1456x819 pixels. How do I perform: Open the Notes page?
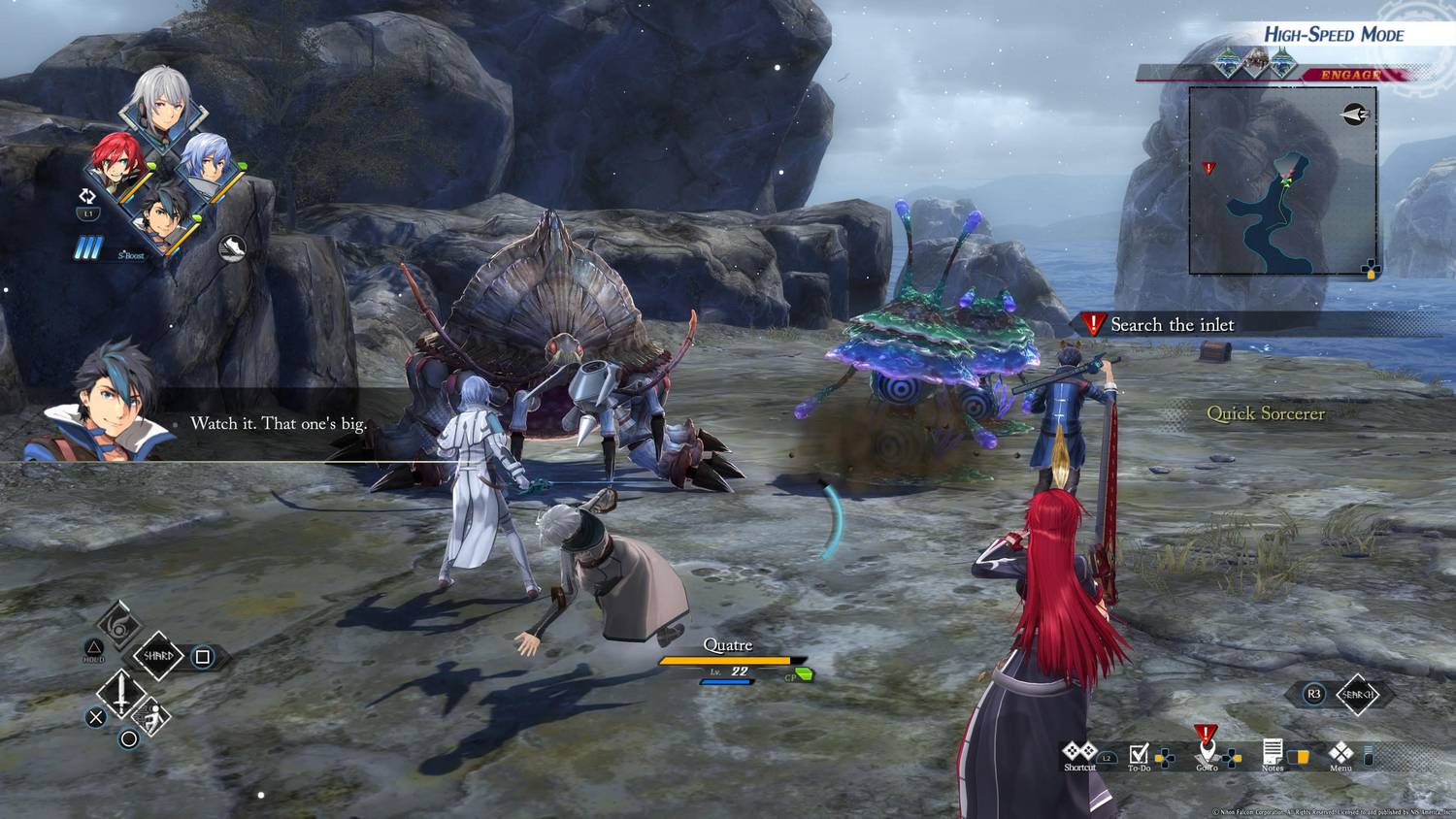coord(1273,754)
